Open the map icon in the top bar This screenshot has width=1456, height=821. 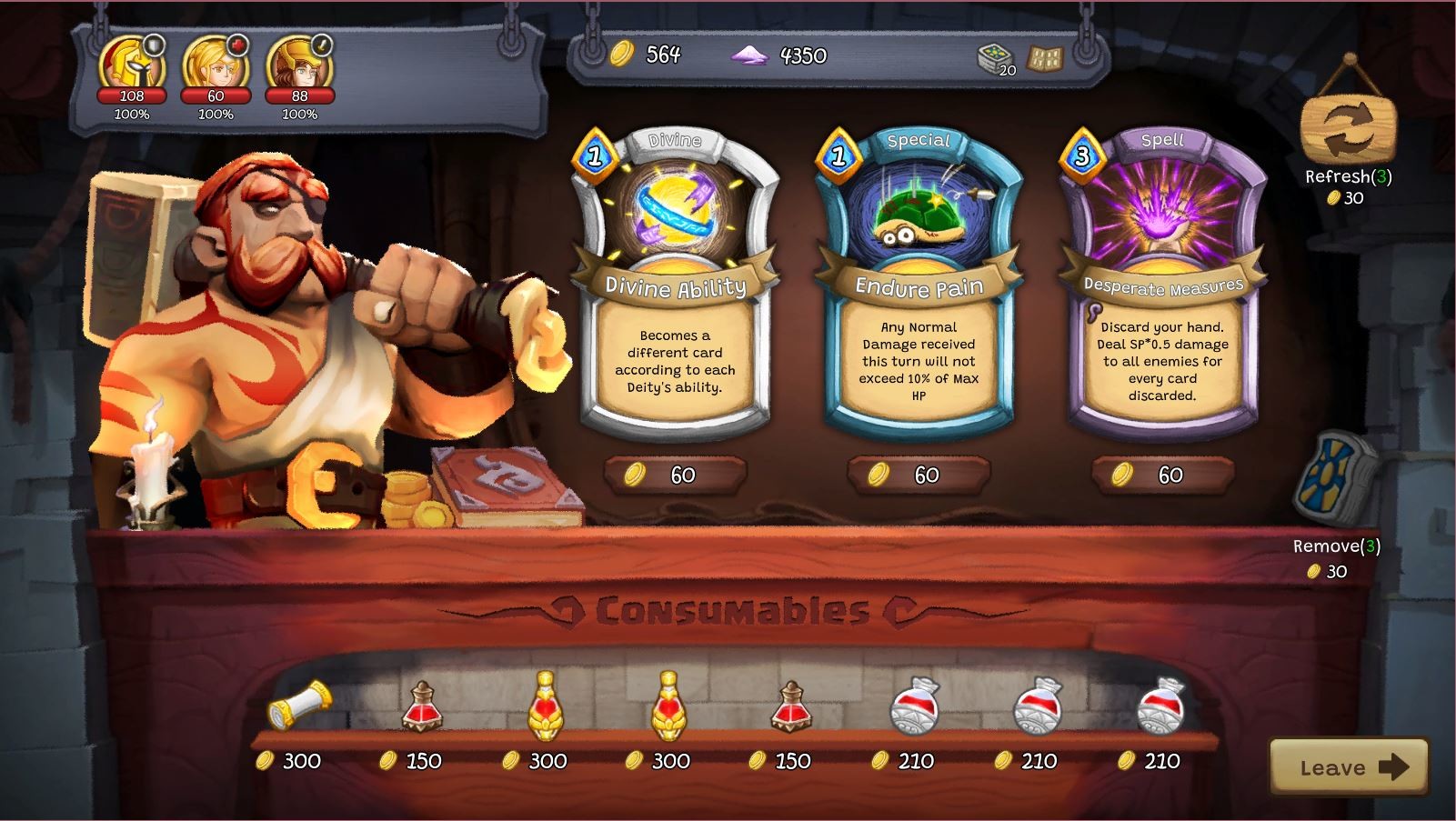tap(1043, 56)
